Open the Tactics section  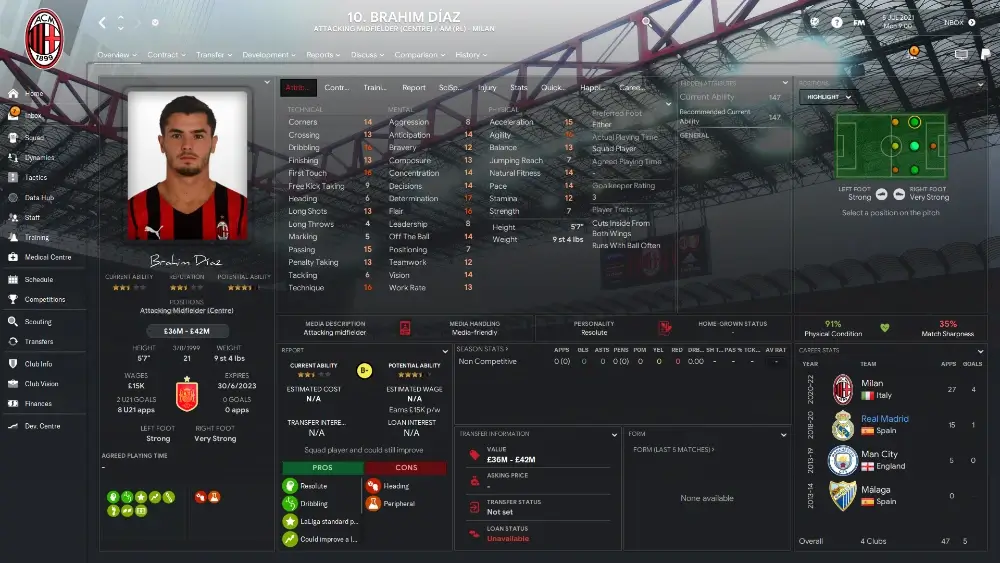click(35, 177)
